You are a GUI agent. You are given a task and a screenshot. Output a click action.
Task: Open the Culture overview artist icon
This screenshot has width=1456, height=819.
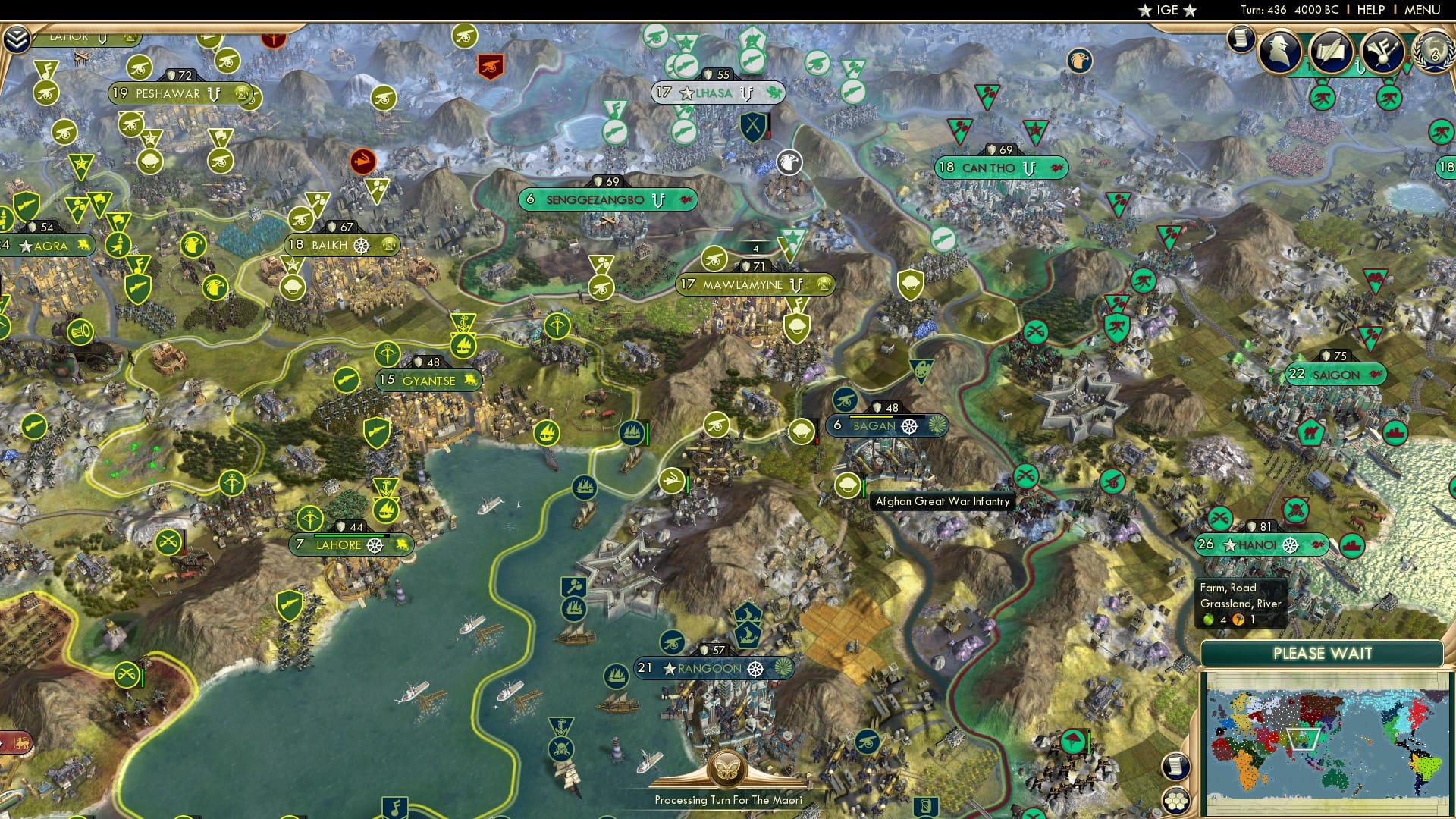tap(1383, 49)
